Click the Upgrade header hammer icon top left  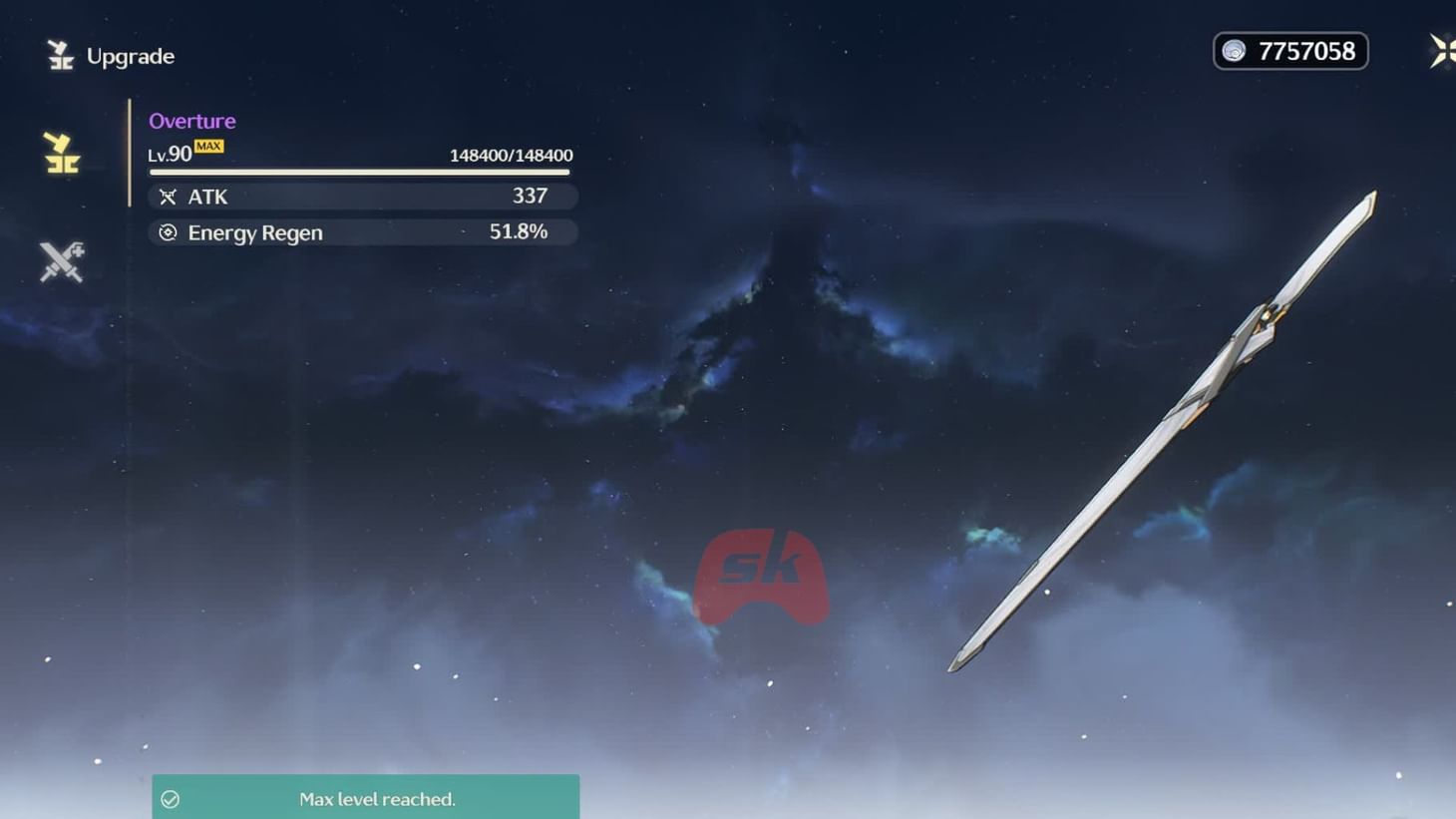coord(60,55)
